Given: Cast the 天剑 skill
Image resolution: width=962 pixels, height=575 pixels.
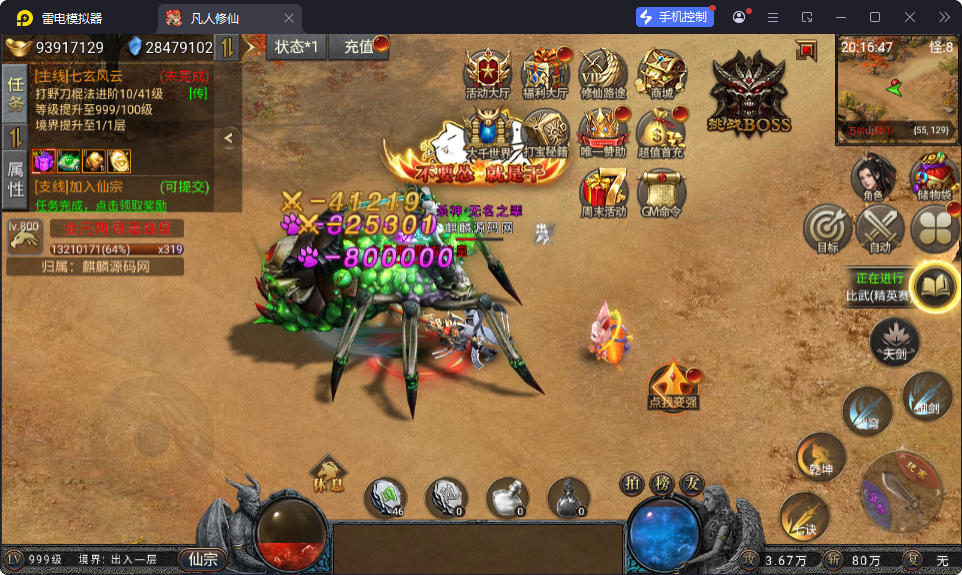Looking at the screenshot, I should (894, 341).
